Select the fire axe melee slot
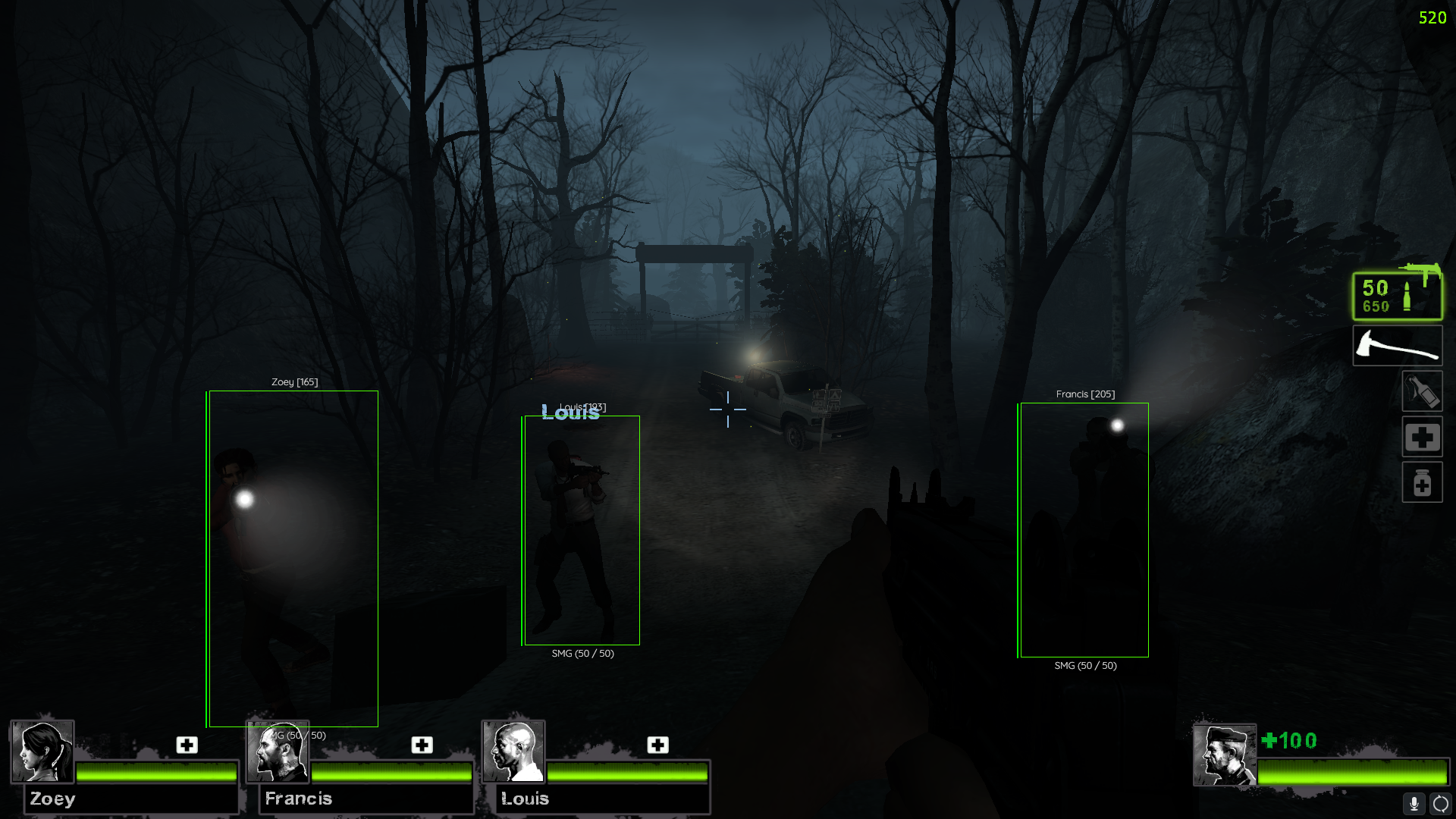1456x819 pixels. coord(1397,346)
